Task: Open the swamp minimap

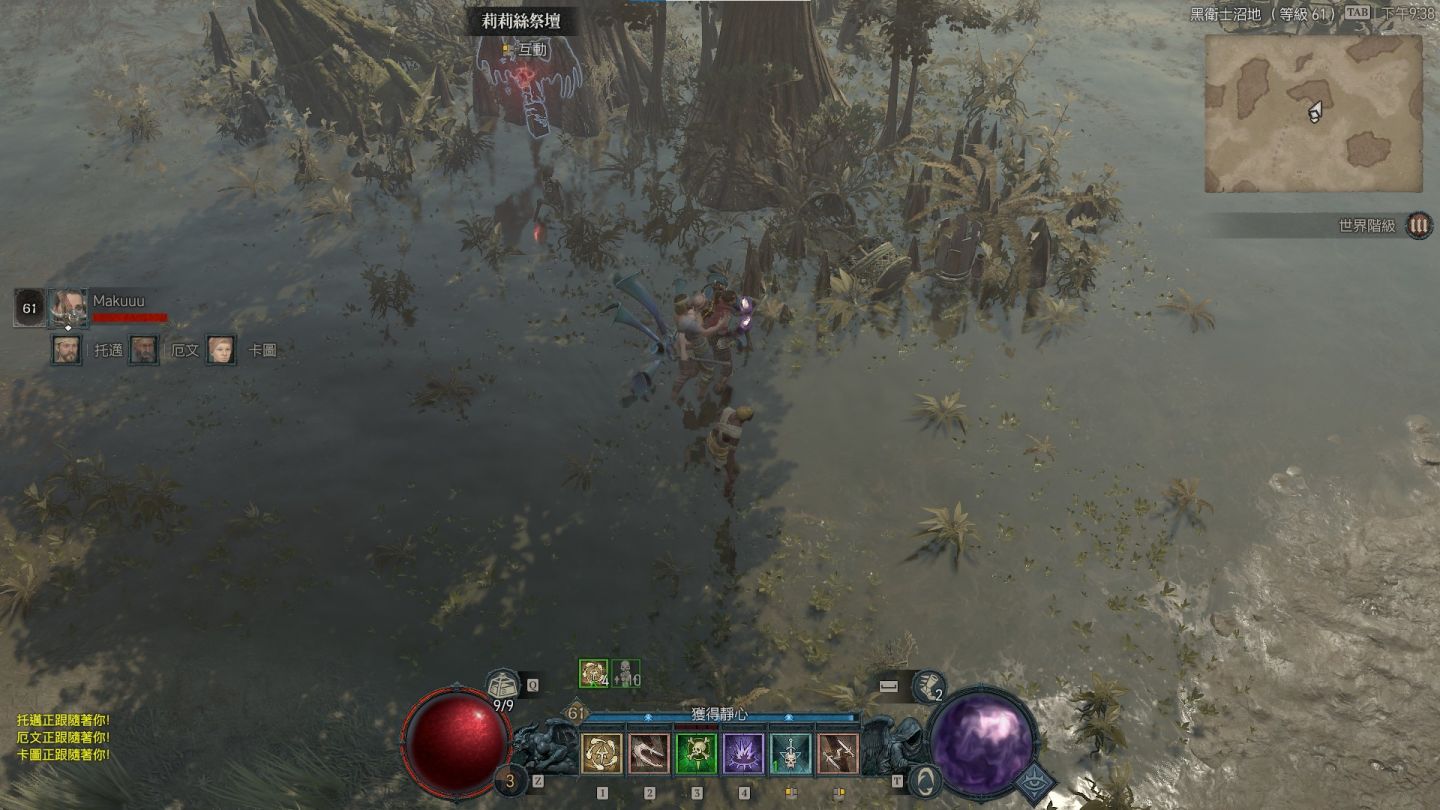Action: click(1313, 113)
